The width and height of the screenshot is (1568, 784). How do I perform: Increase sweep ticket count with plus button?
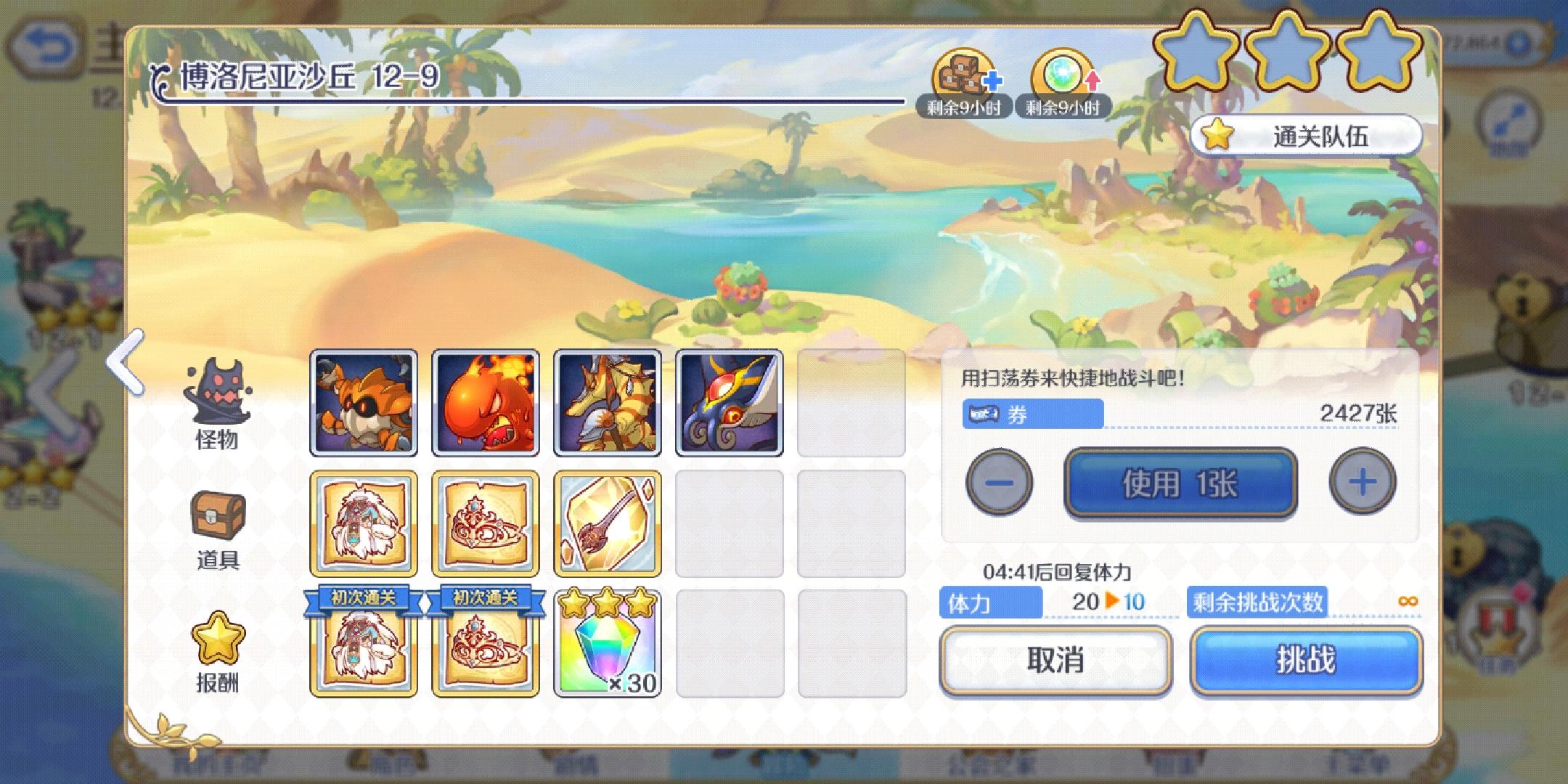pyautogui.click(x=1362, y=481)
